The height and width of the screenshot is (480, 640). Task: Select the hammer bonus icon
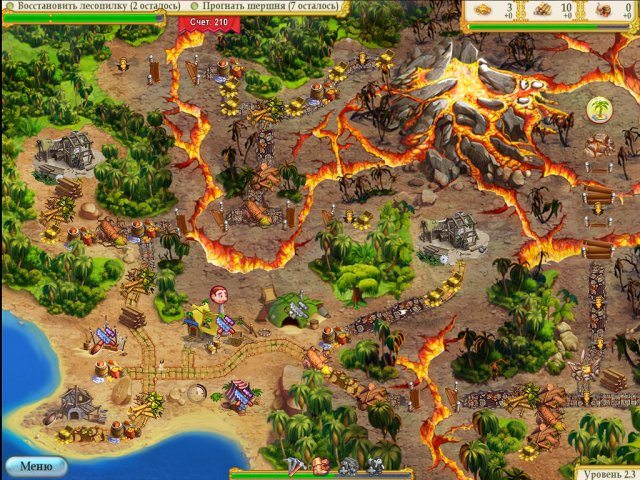pyautogui.click(x=297, y=465)
